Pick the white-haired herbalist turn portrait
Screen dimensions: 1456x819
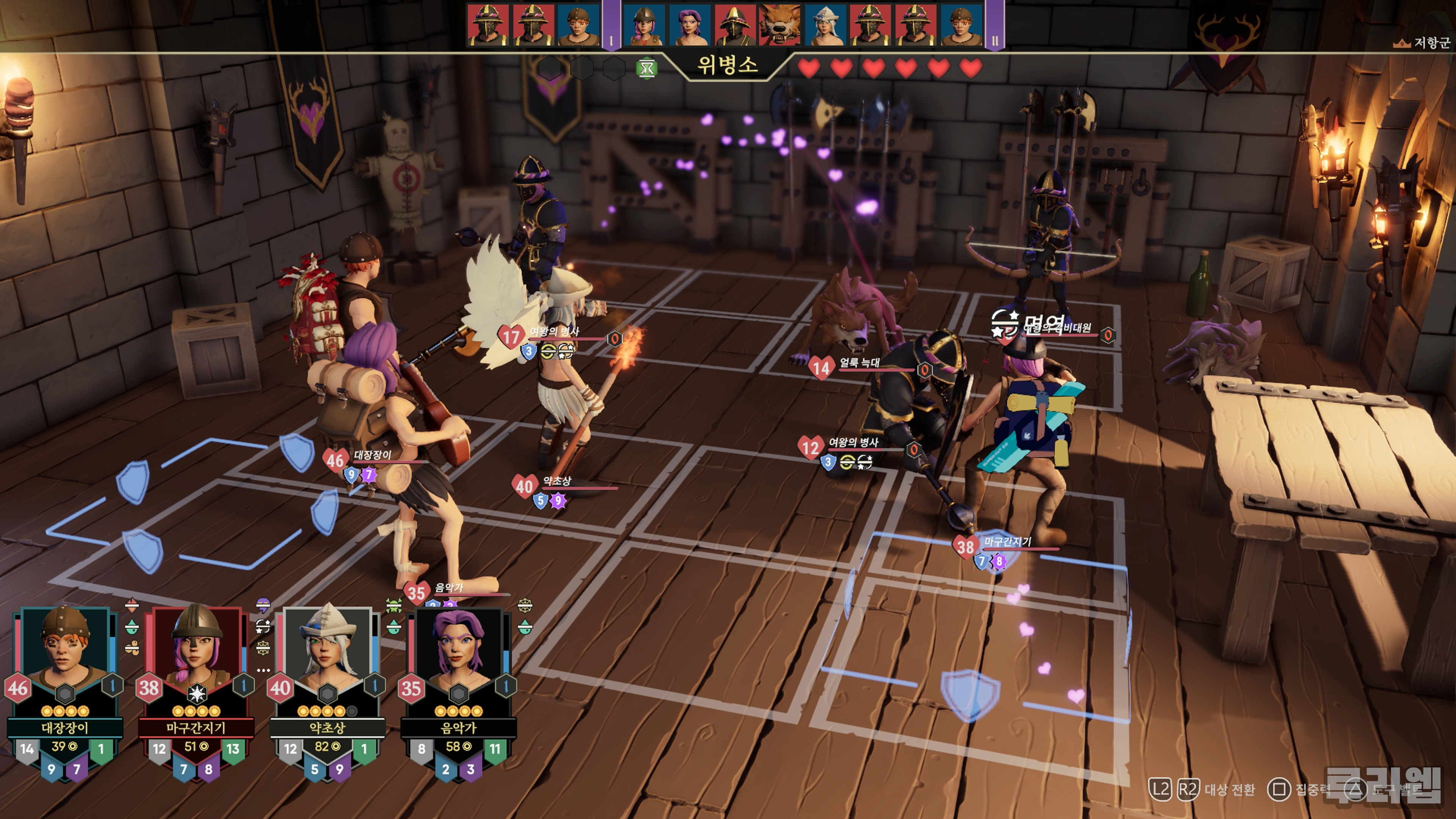pos(825,25)
